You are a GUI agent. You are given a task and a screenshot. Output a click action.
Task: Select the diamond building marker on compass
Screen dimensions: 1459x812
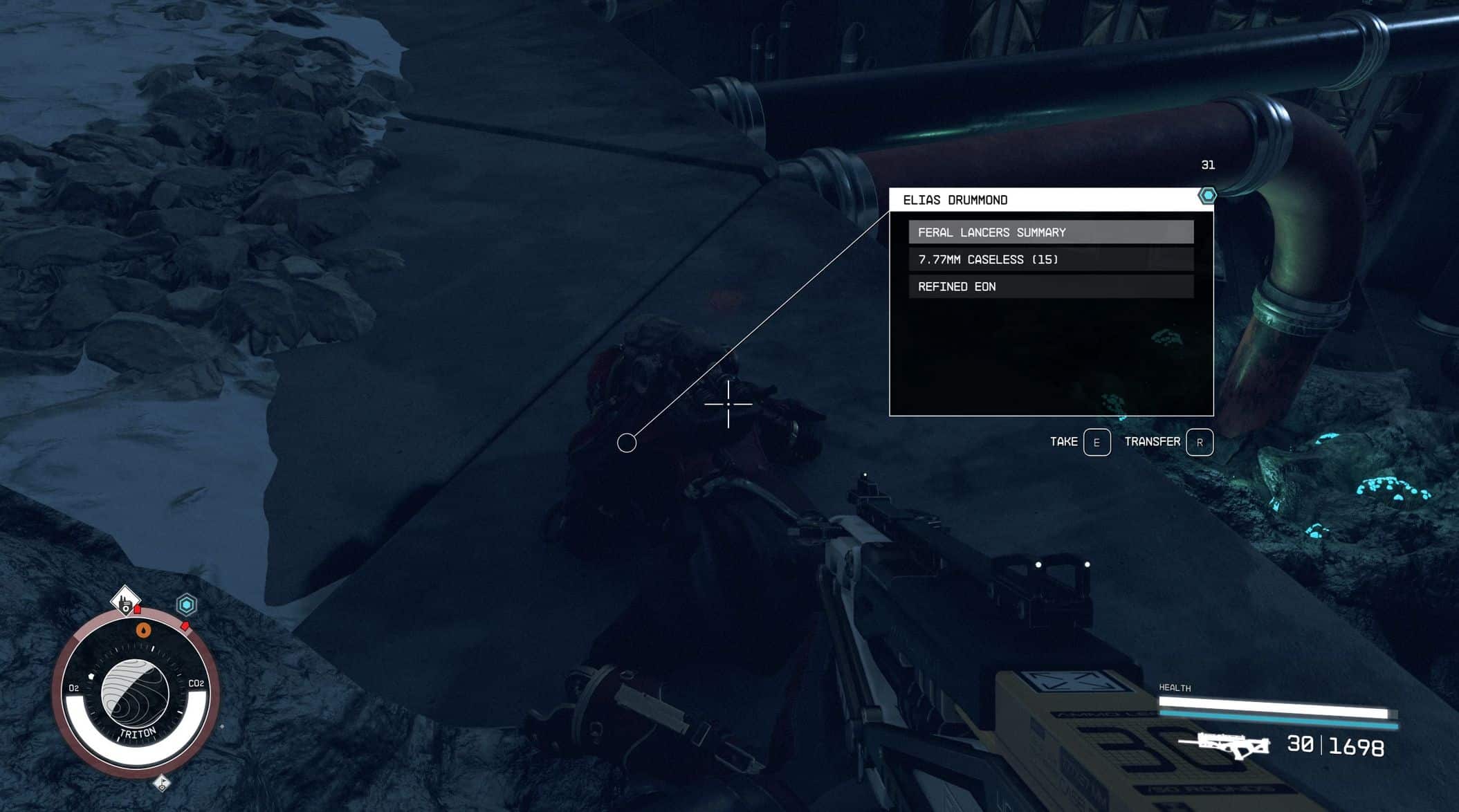pyautogui.click(x=125, y=601)
